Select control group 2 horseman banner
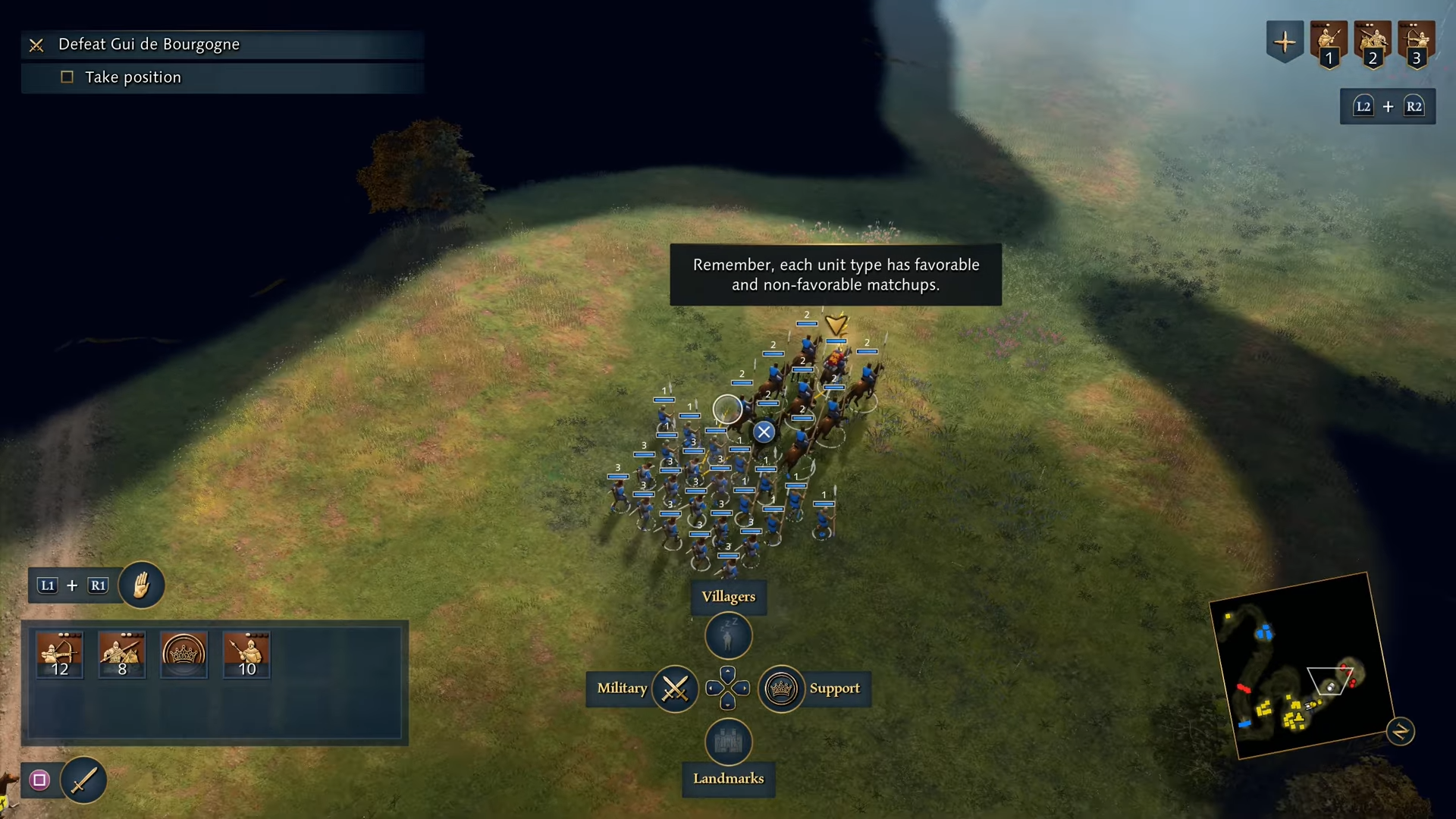The width and height of the screenshot is (1456, 819). click(x=1373, y=44)
